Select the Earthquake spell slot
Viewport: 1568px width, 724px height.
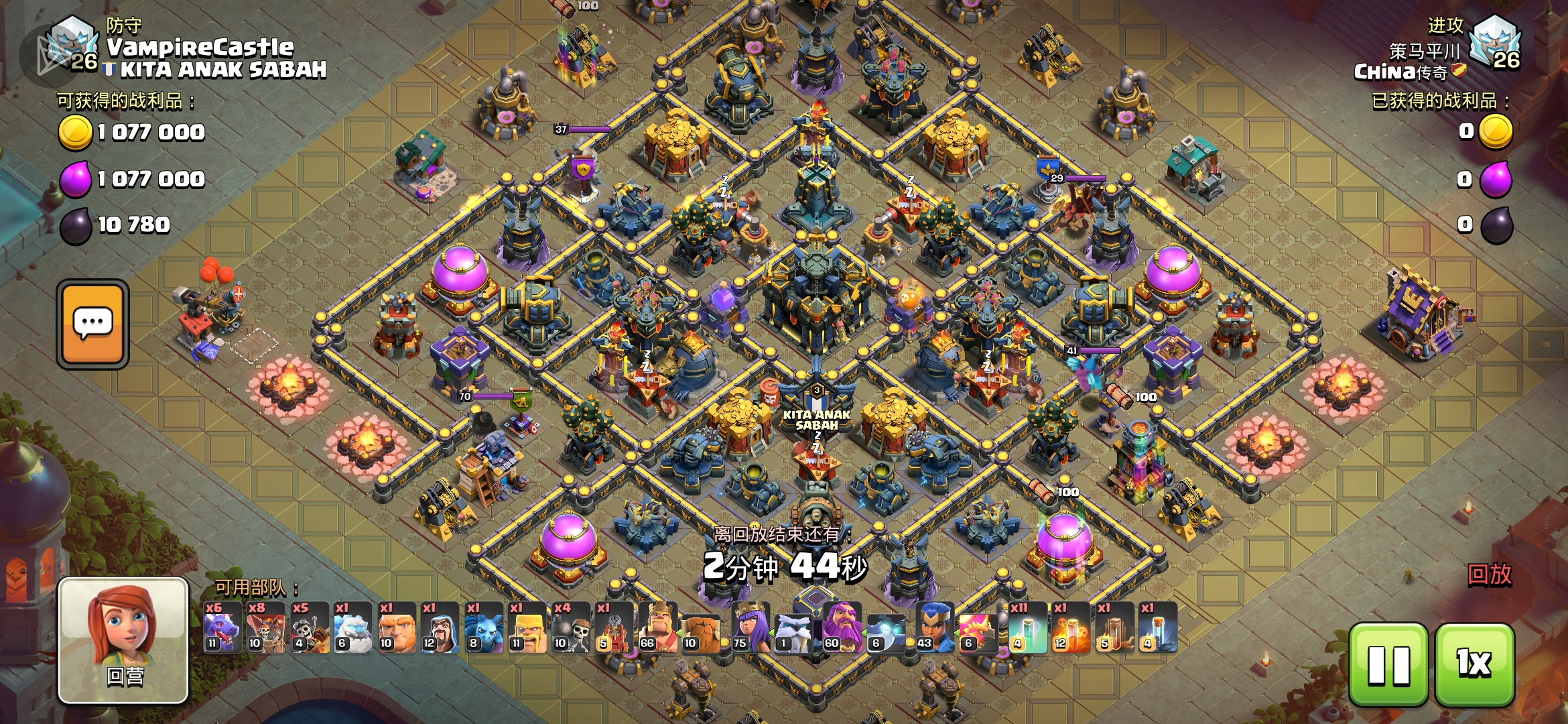coord(1114,627)
